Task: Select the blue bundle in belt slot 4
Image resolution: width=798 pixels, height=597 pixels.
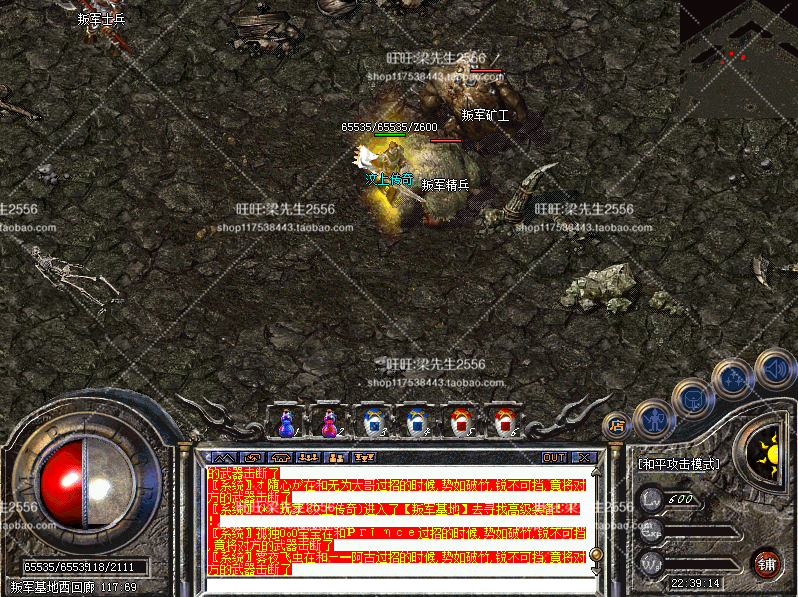Action: pyautogui.click(x=415, y=423)
